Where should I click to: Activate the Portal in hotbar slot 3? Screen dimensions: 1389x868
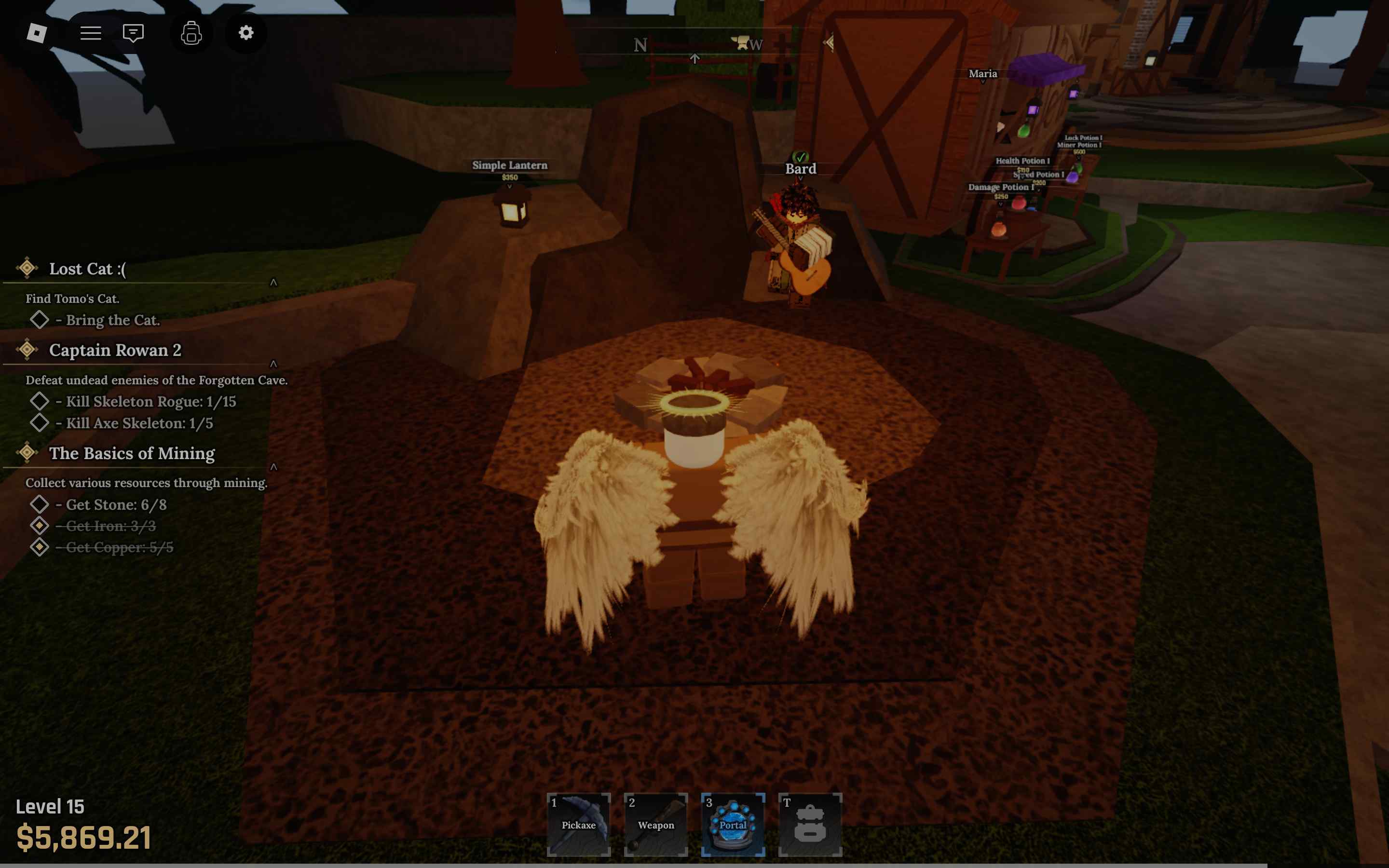pos(734,825)
